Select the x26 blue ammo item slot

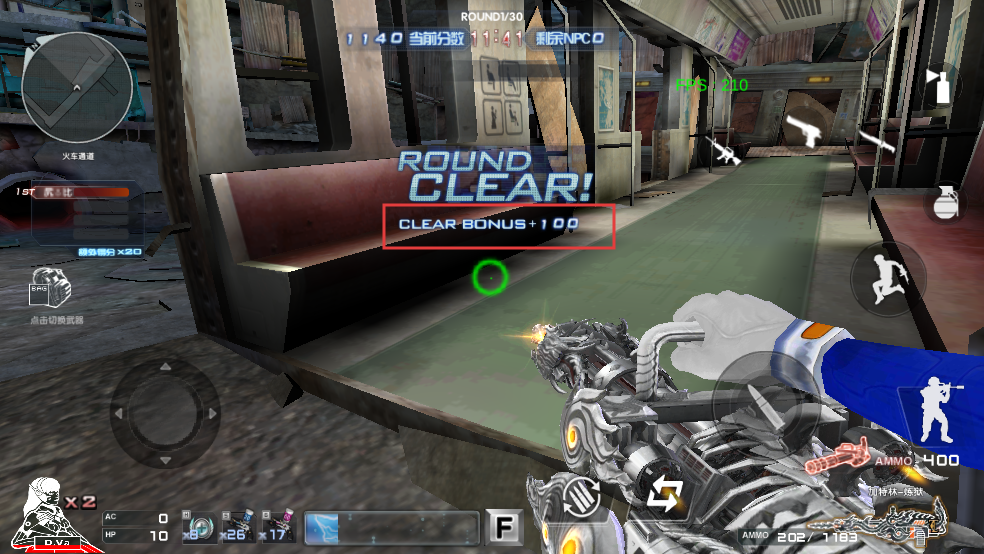[236, 526]
